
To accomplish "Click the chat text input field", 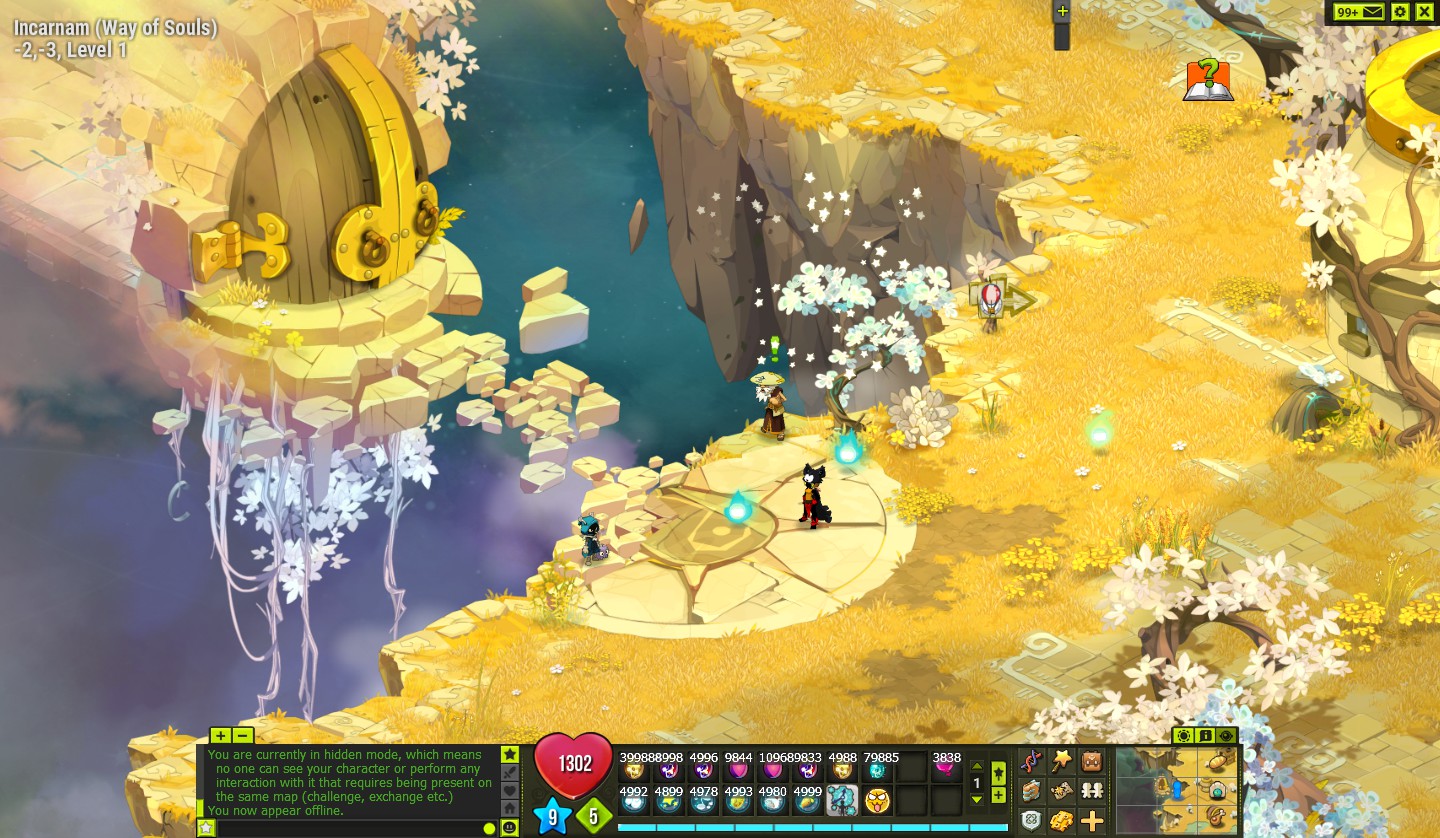I will [350, 827].
